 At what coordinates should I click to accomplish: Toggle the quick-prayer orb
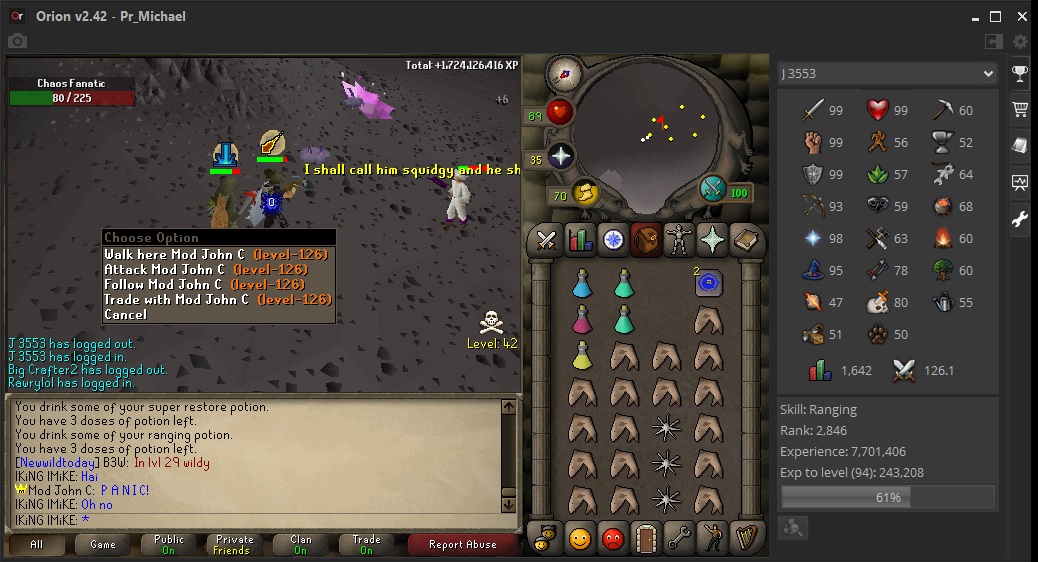(x=561, y=156)
